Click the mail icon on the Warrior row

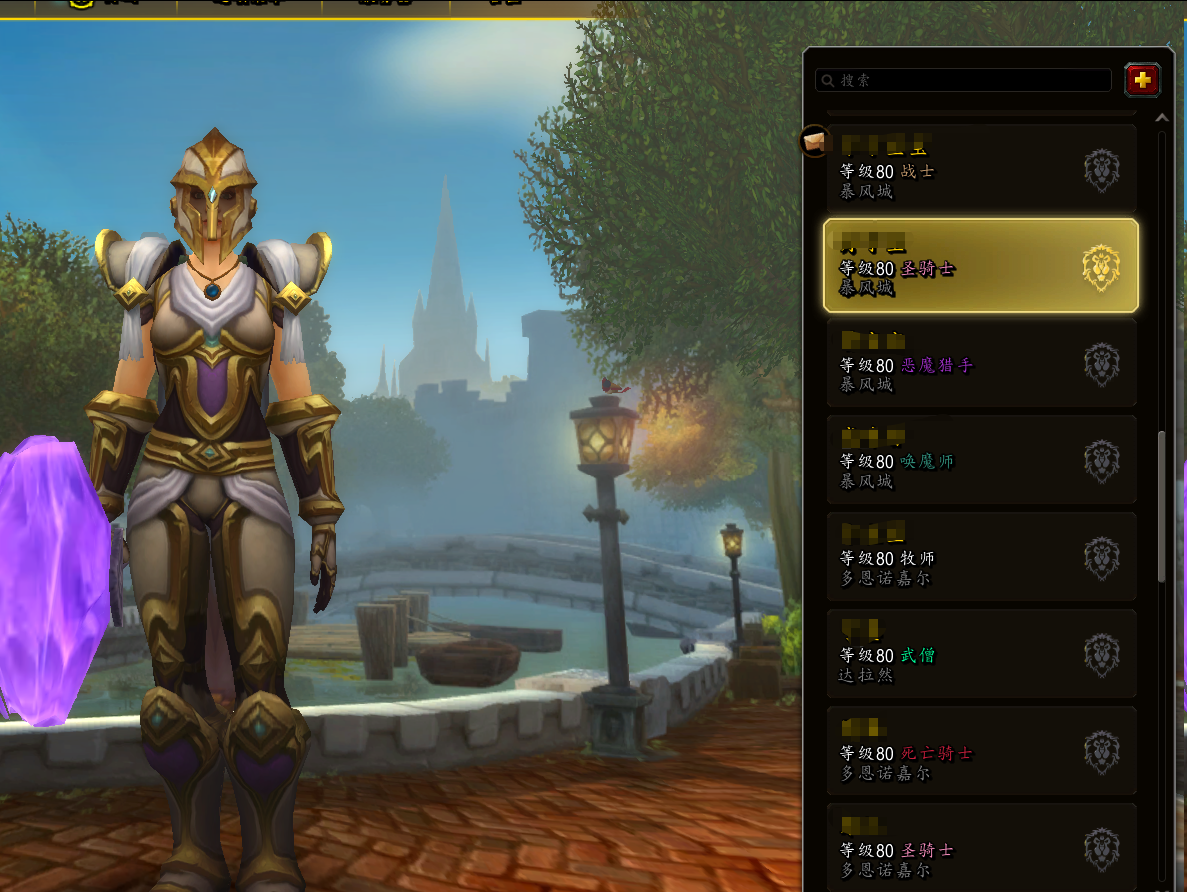(814, 141)
